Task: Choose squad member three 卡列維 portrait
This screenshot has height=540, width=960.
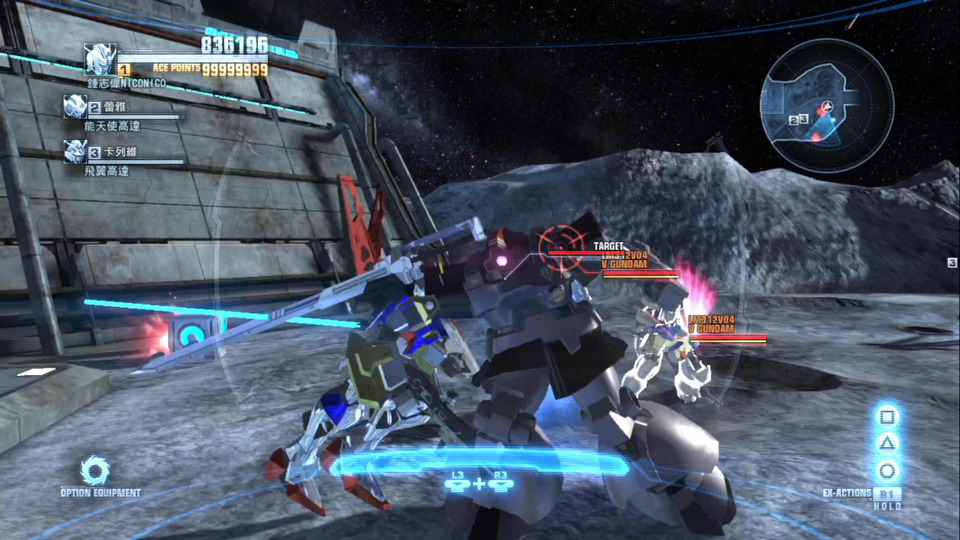Action: [75, 151]
